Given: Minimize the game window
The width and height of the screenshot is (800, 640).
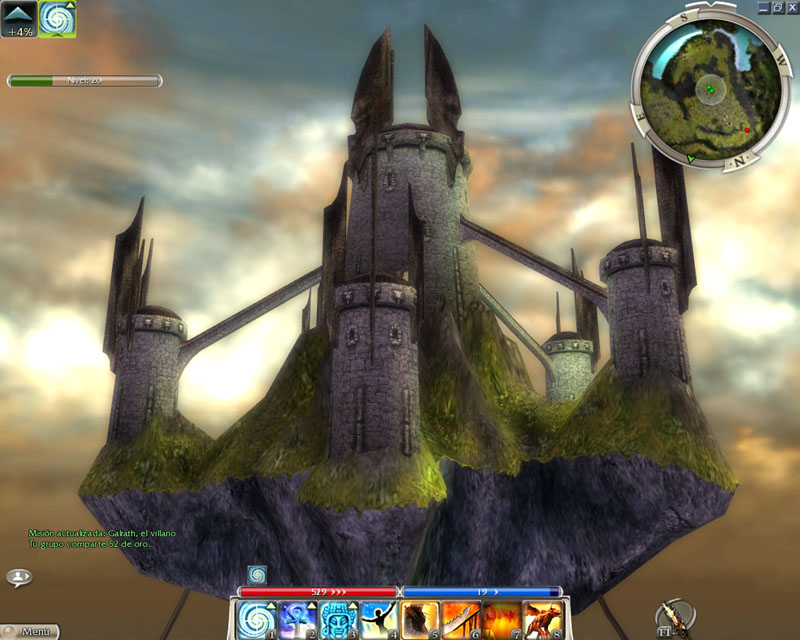Looking at the screenshot, I should [763, 7].
